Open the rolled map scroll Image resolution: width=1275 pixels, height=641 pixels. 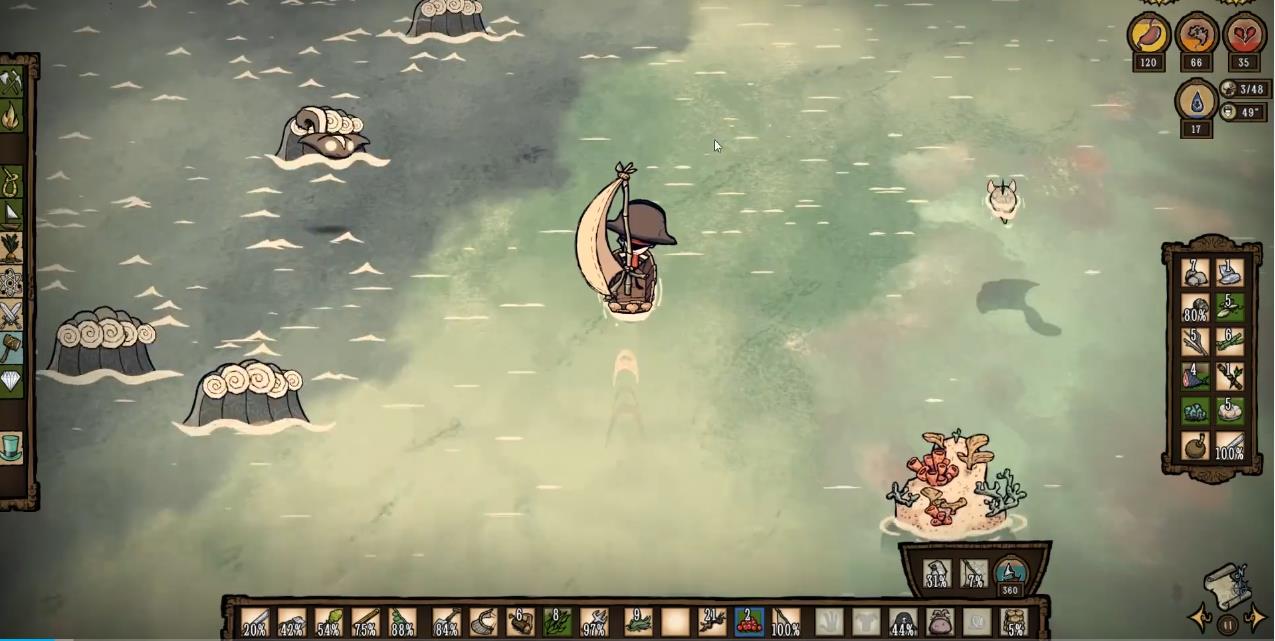click(x=1228, y=586)
